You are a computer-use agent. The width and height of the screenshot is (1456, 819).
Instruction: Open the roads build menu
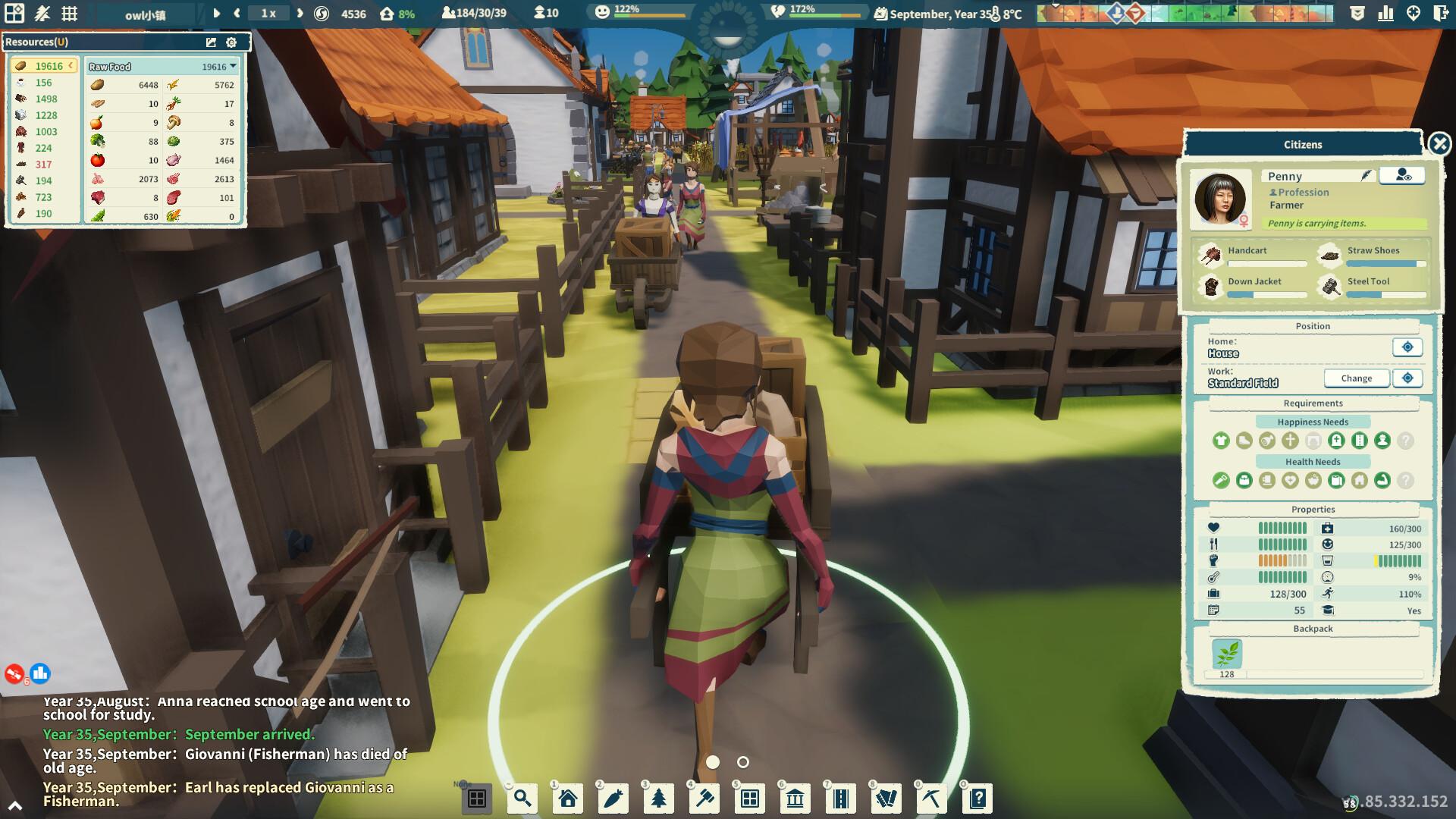pos(842,798)
